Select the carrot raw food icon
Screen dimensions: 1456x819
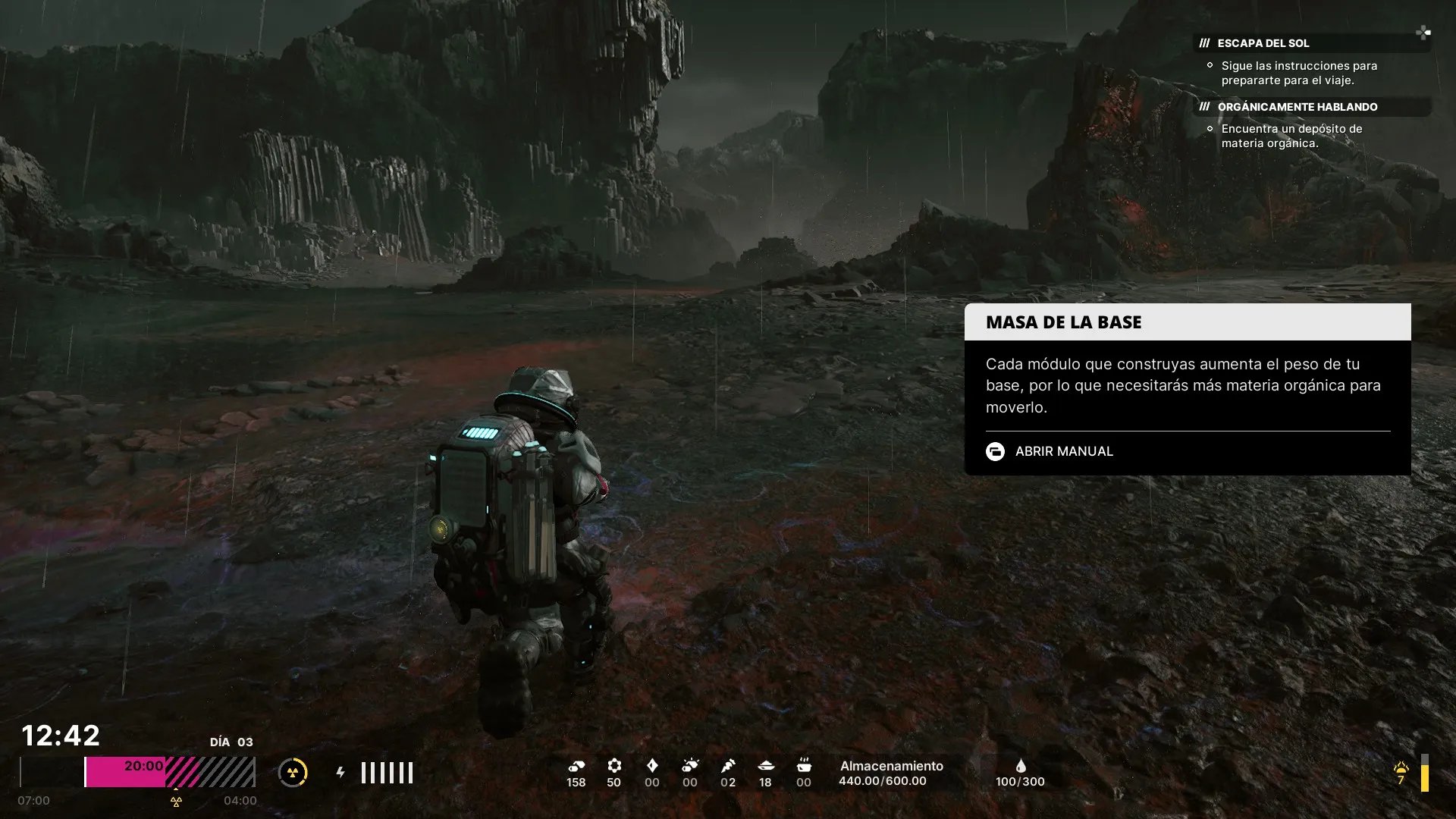(728, 766)
